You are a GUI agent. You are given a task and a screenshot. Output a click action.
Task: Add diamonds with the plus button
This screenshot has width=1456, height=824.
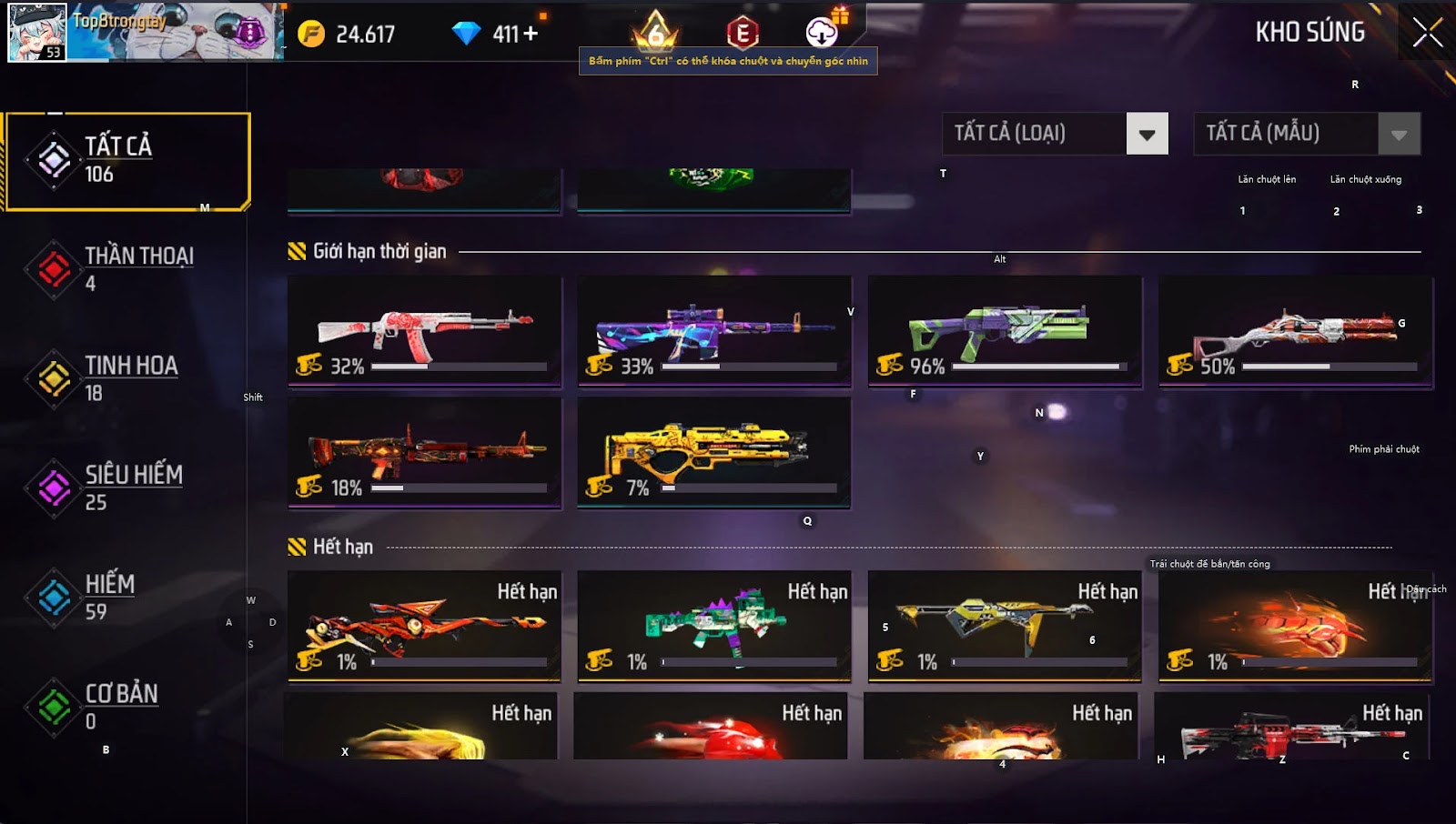pyautogui.click(x=530, y=34)
